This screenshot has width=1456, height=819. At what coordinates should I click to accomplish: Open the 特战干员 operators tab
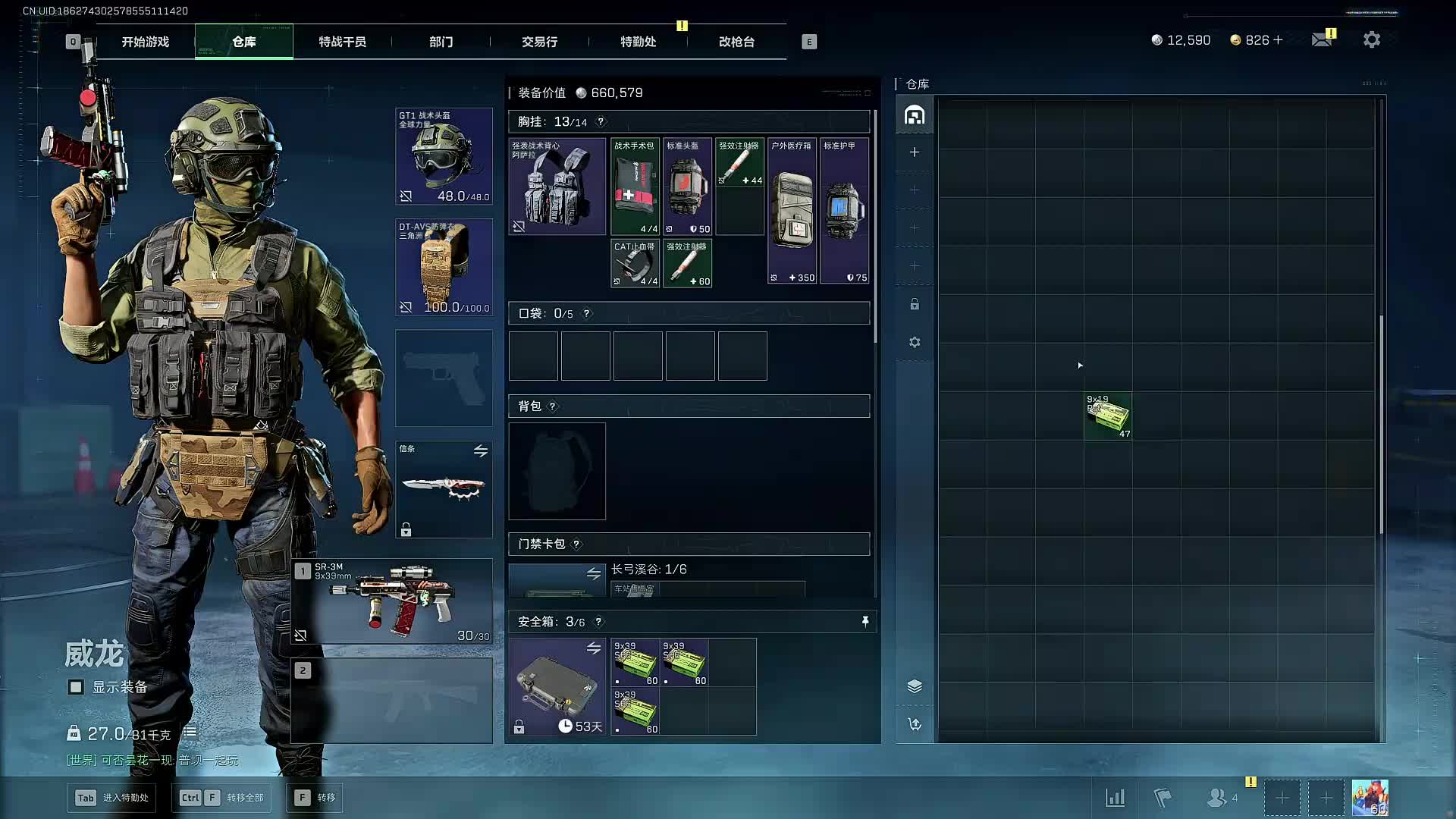click(x=342, y=42)
